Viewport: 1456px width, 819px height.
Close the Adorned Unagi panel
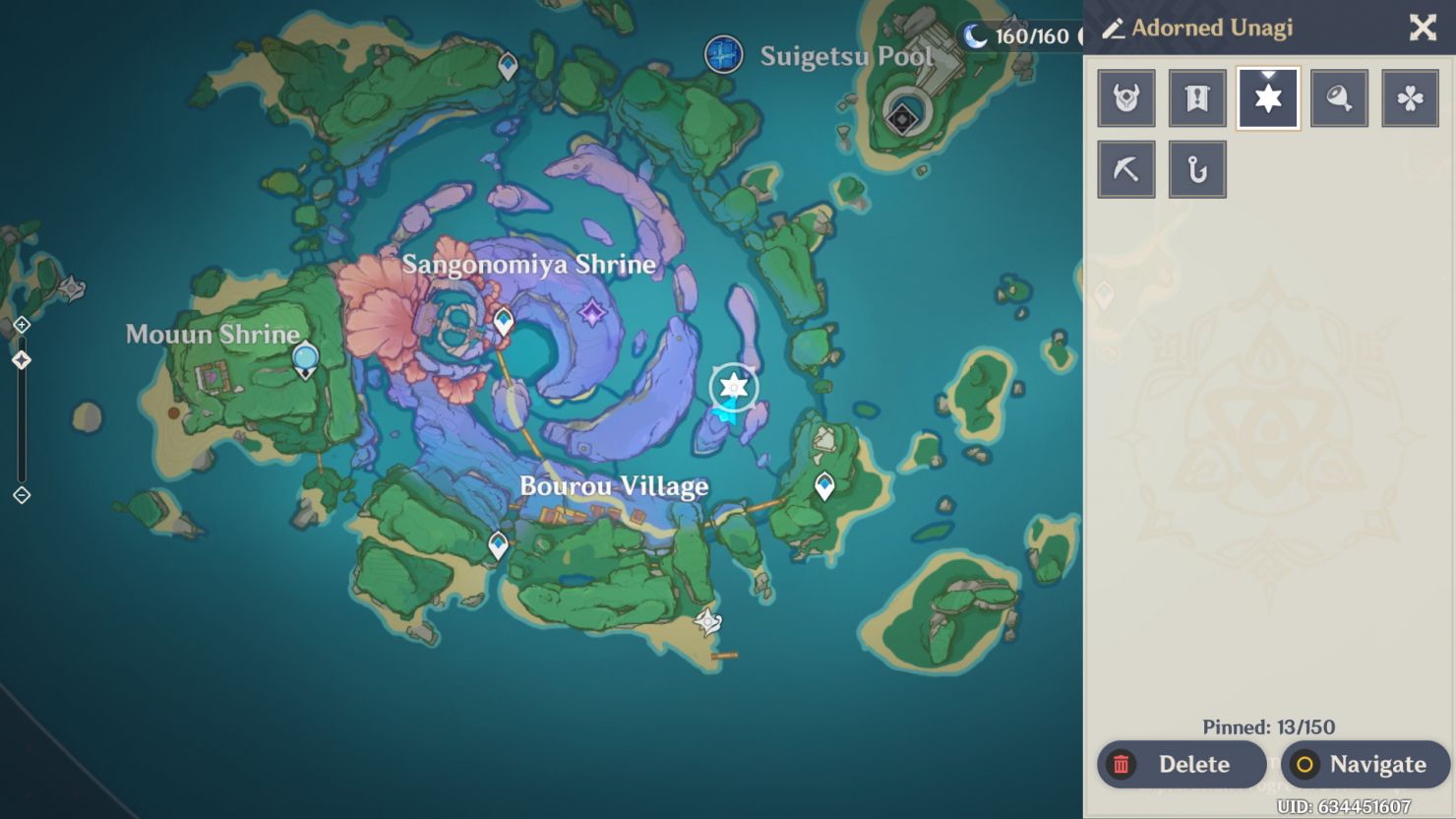click(x=1423, y=29)
